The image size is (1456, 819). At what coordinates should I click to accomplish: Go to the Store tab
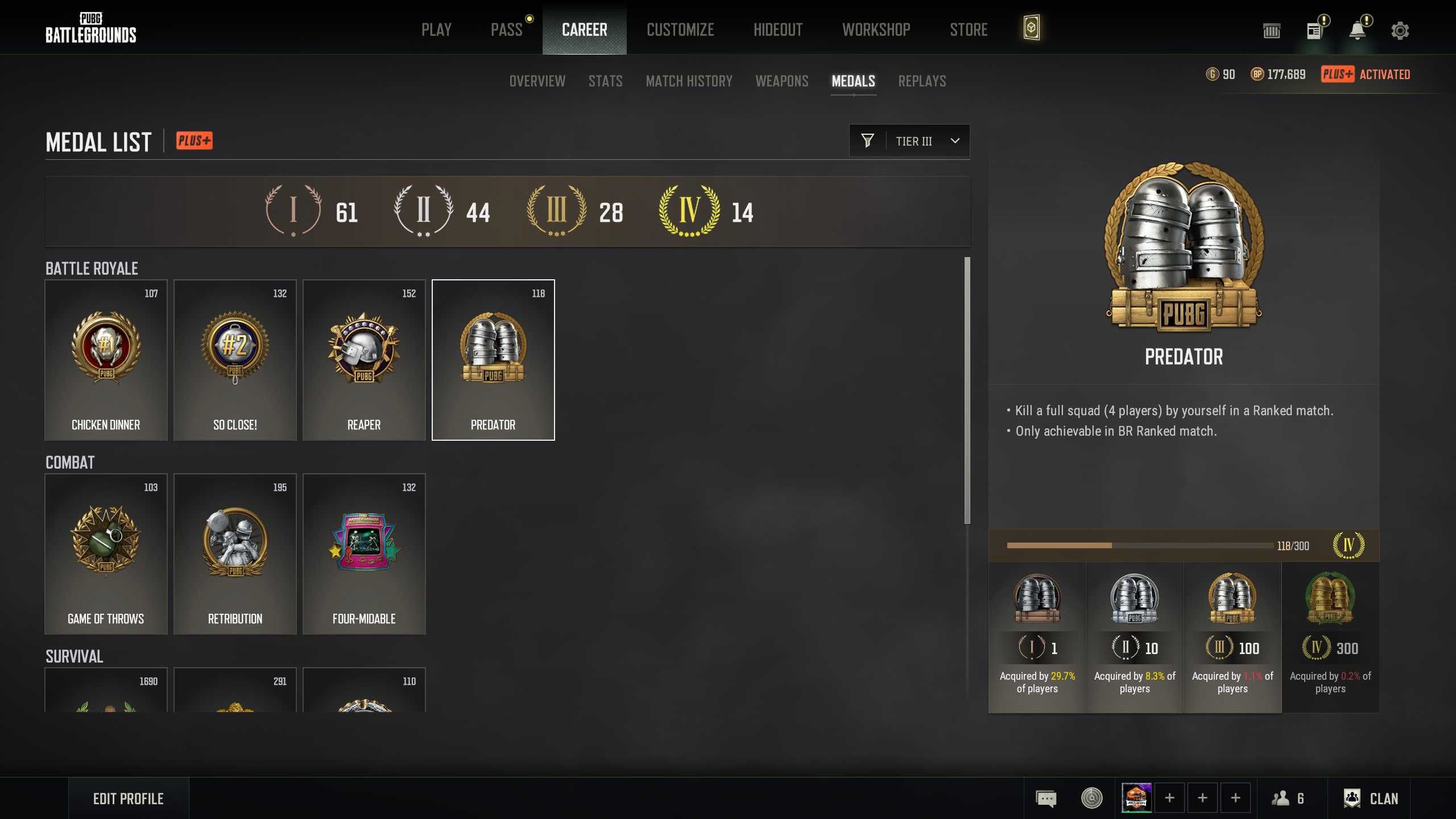(969, 30)
